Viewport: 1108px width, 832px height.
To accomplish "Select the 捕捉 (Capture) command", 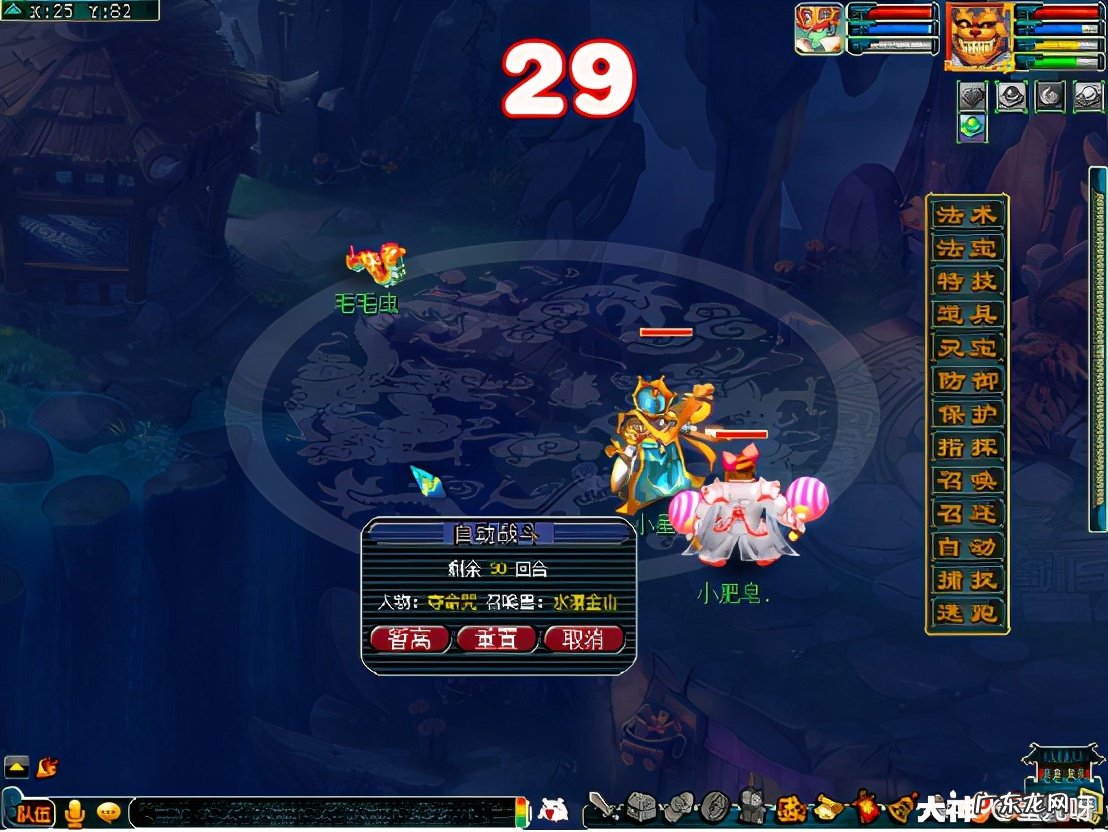I will tap(965, 580).
